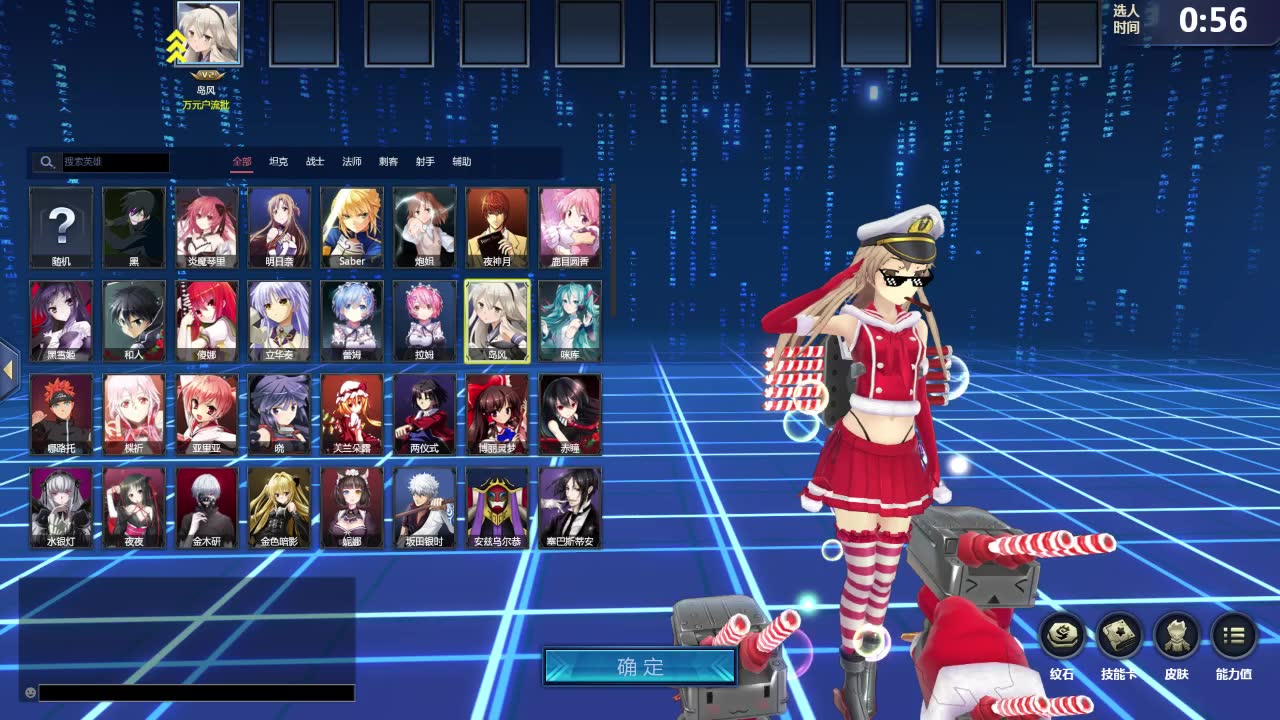Pick 坂田银时 from the hero list

coord(424,507)
